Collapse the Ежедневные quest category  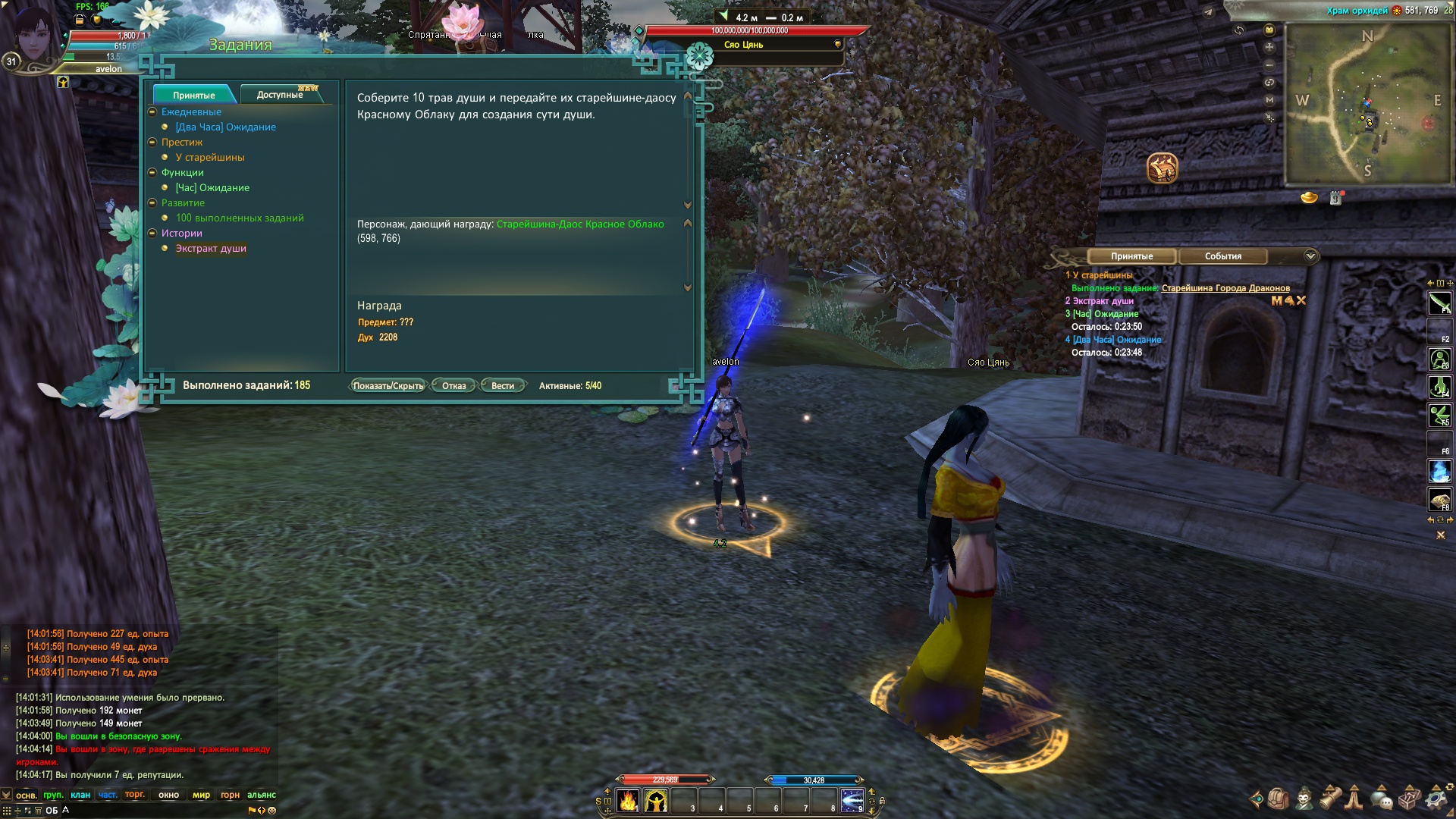click(x=152, y=112)
